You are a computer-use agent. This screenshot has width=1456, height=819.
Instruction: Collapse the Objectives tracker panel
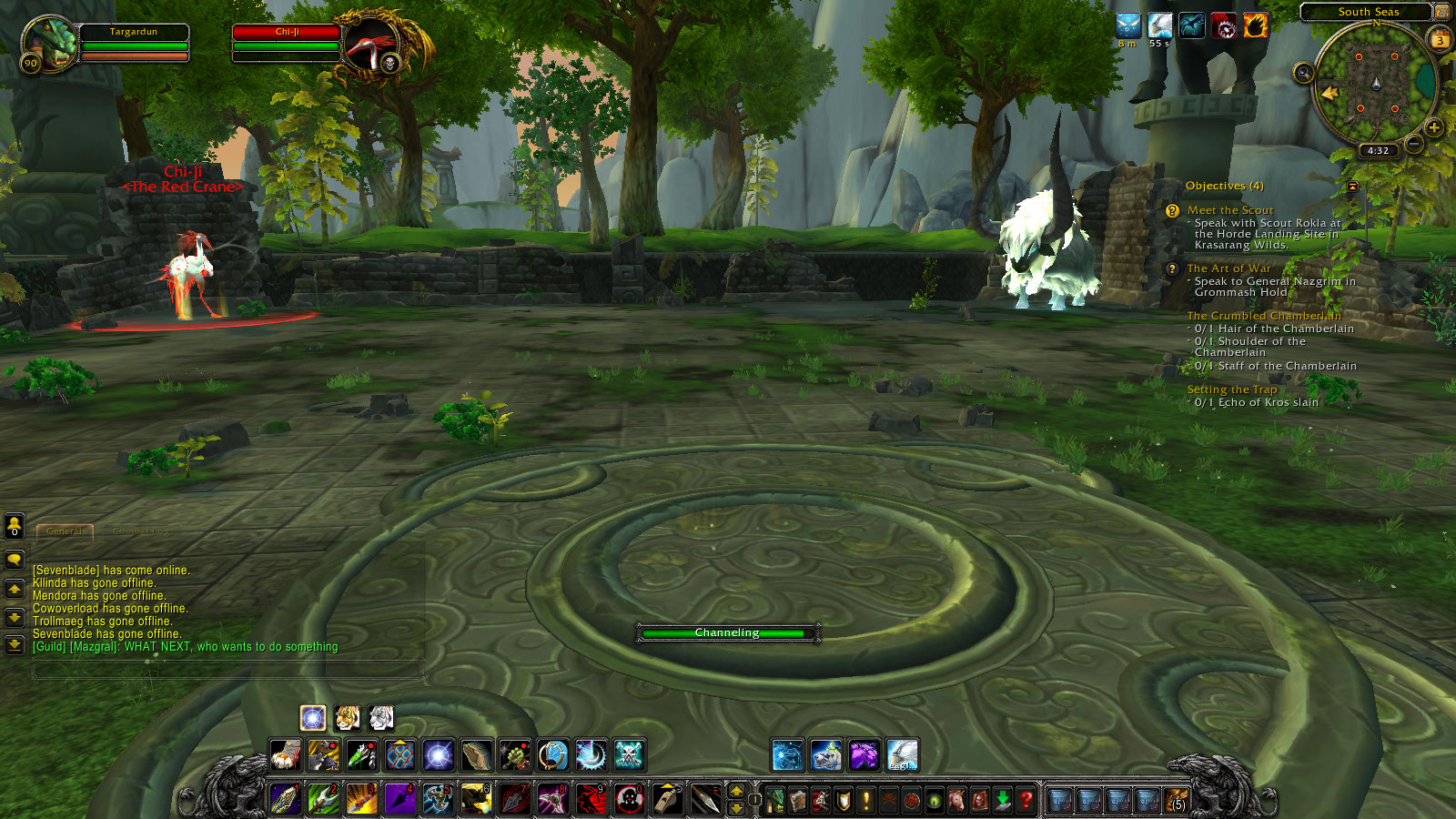coord(1352,186)
